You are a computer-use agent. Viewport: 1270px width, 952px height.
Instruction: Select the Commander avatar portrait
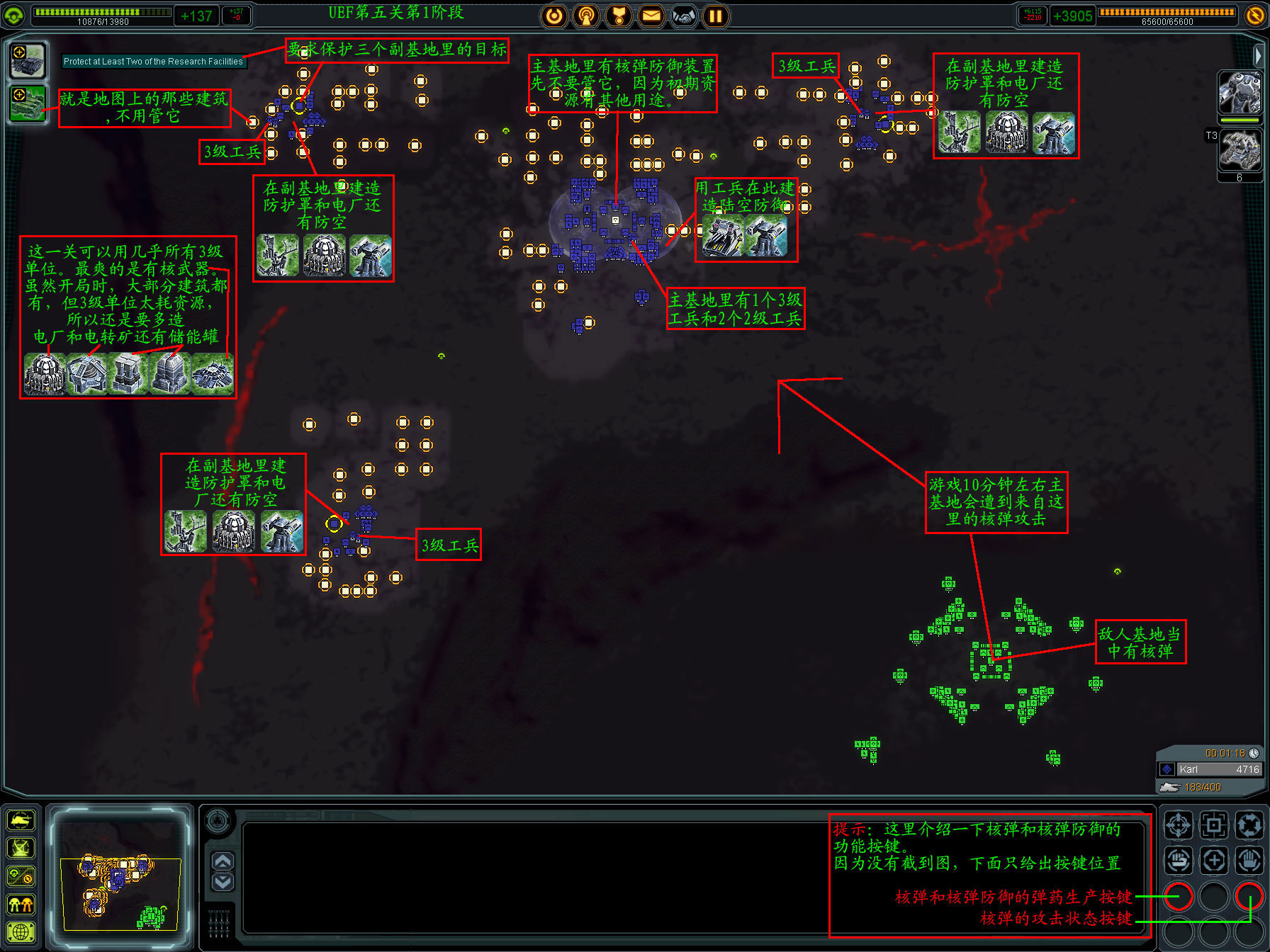click(x=1239, y=93)
